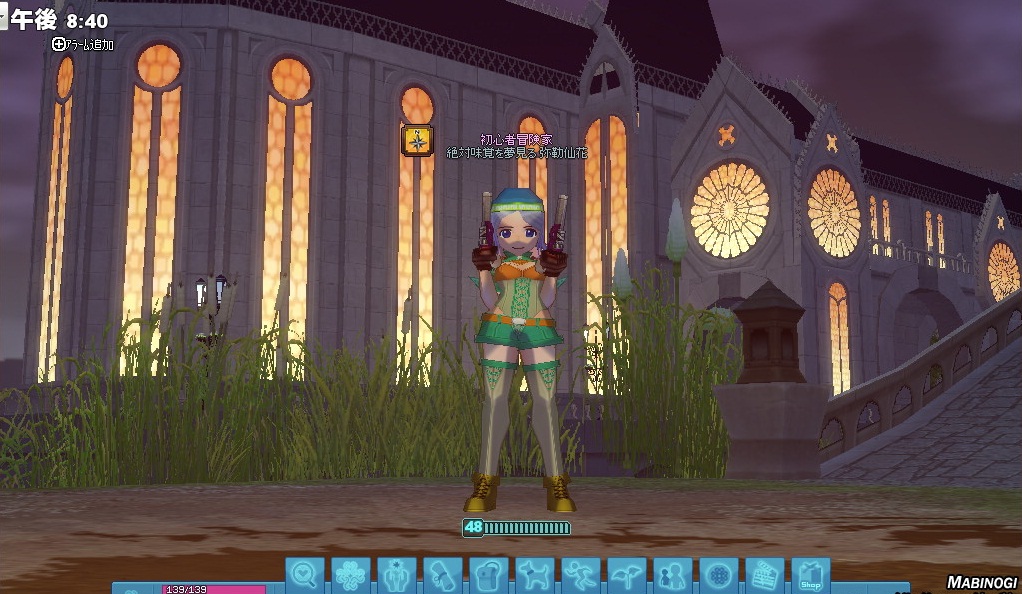Viewport: 1022px width, 594px height.
Task: Select the running figure action icon
Action: coord(581,575)
